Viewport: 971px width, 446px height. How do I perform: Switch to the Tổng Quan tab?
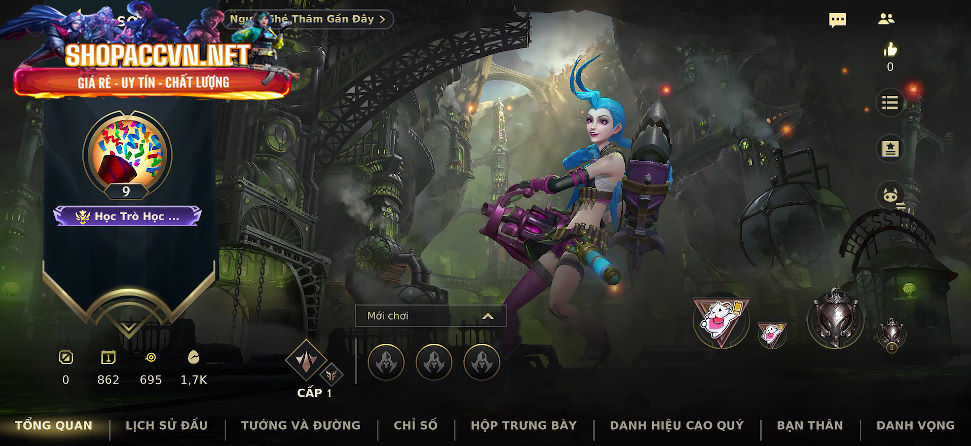[53, 426]
